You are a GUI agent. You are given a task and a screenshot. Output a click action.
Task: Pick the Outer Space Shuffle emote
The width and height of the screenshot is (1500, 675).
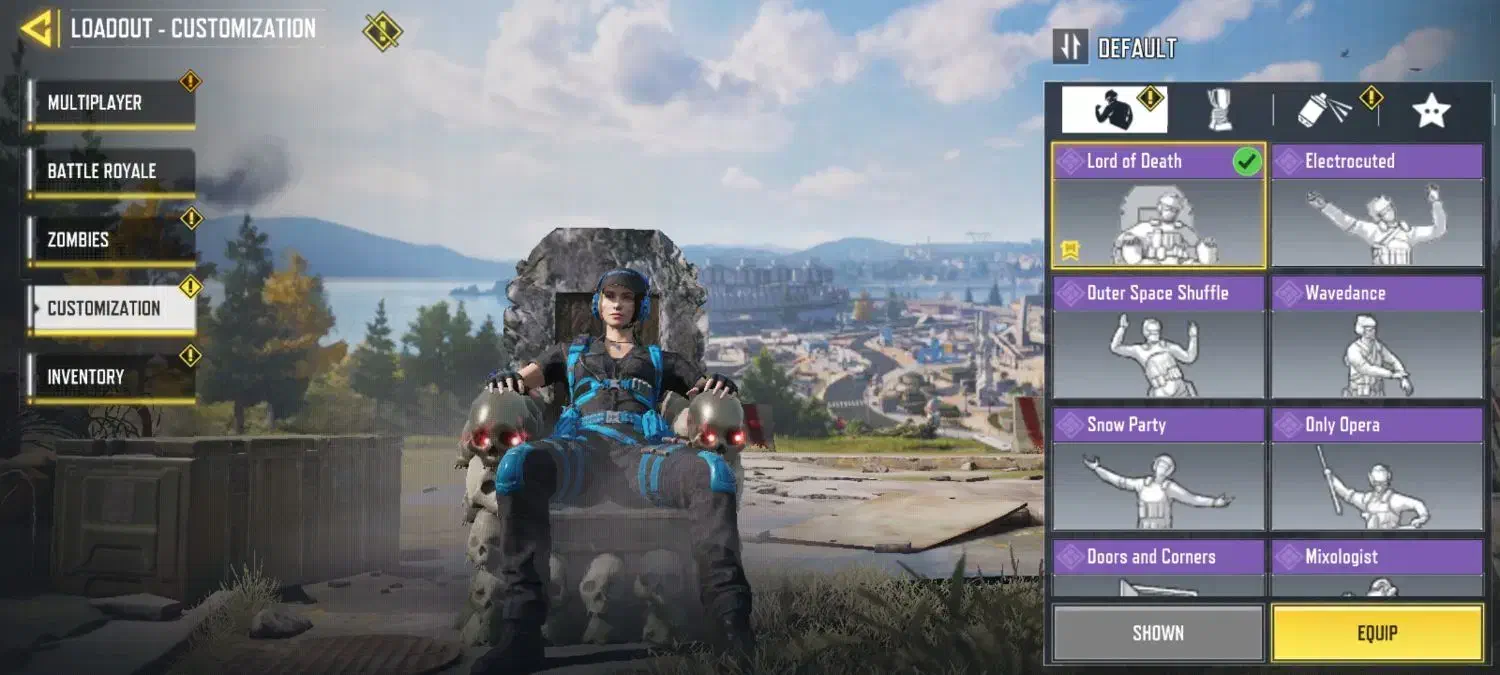pos(1158,338)
